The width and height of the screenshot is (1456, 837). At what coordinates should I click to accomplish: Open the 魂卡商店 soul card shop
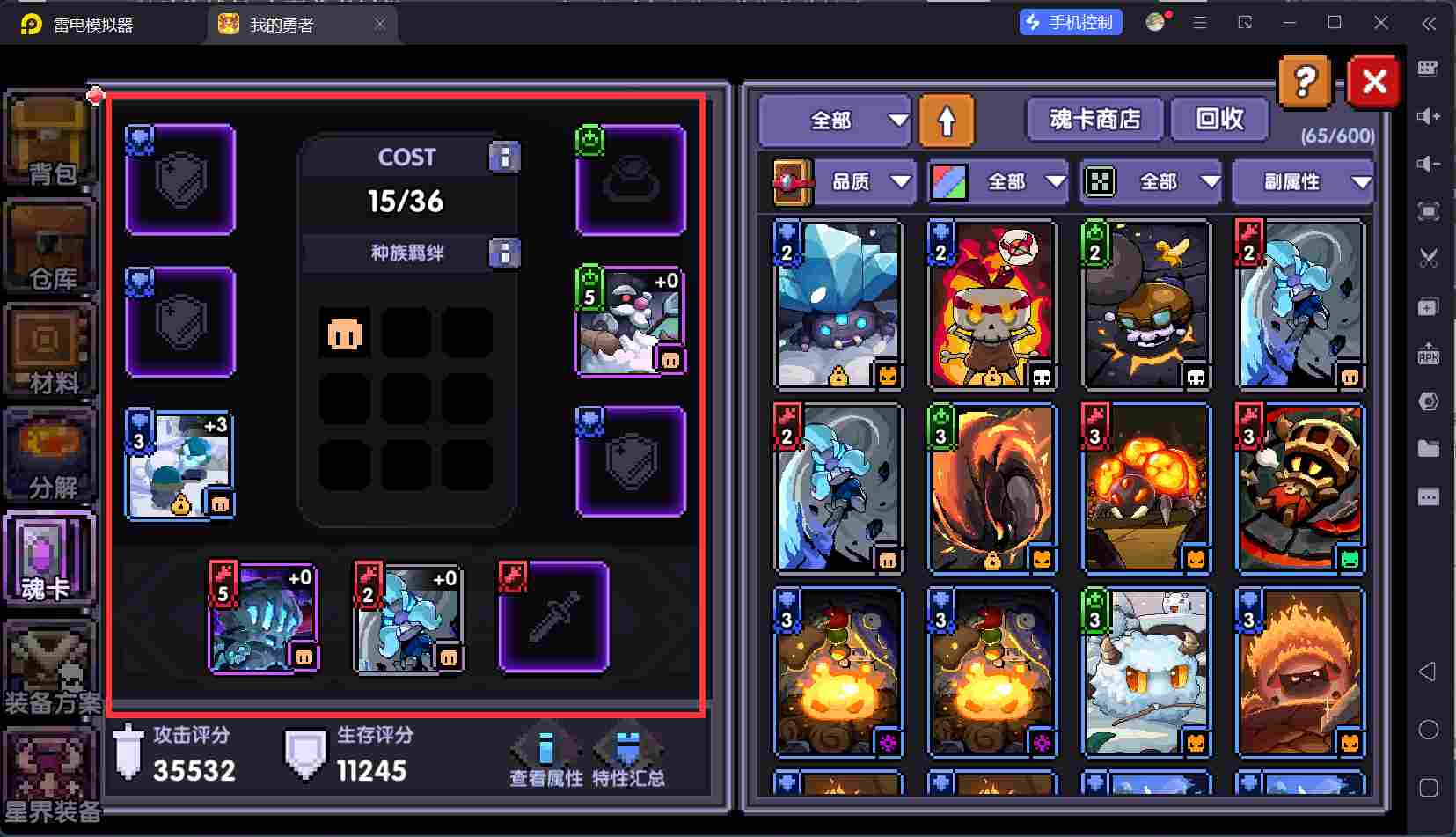pyautogui.click(x=1094, y=119)
